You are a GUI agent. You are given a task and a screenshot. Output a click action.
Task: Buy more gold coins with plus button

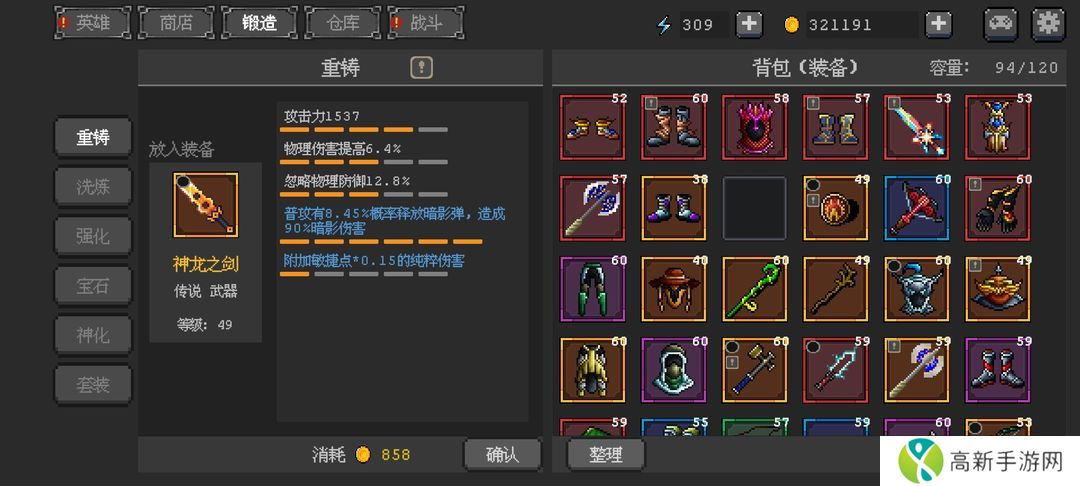coord(937,24)
